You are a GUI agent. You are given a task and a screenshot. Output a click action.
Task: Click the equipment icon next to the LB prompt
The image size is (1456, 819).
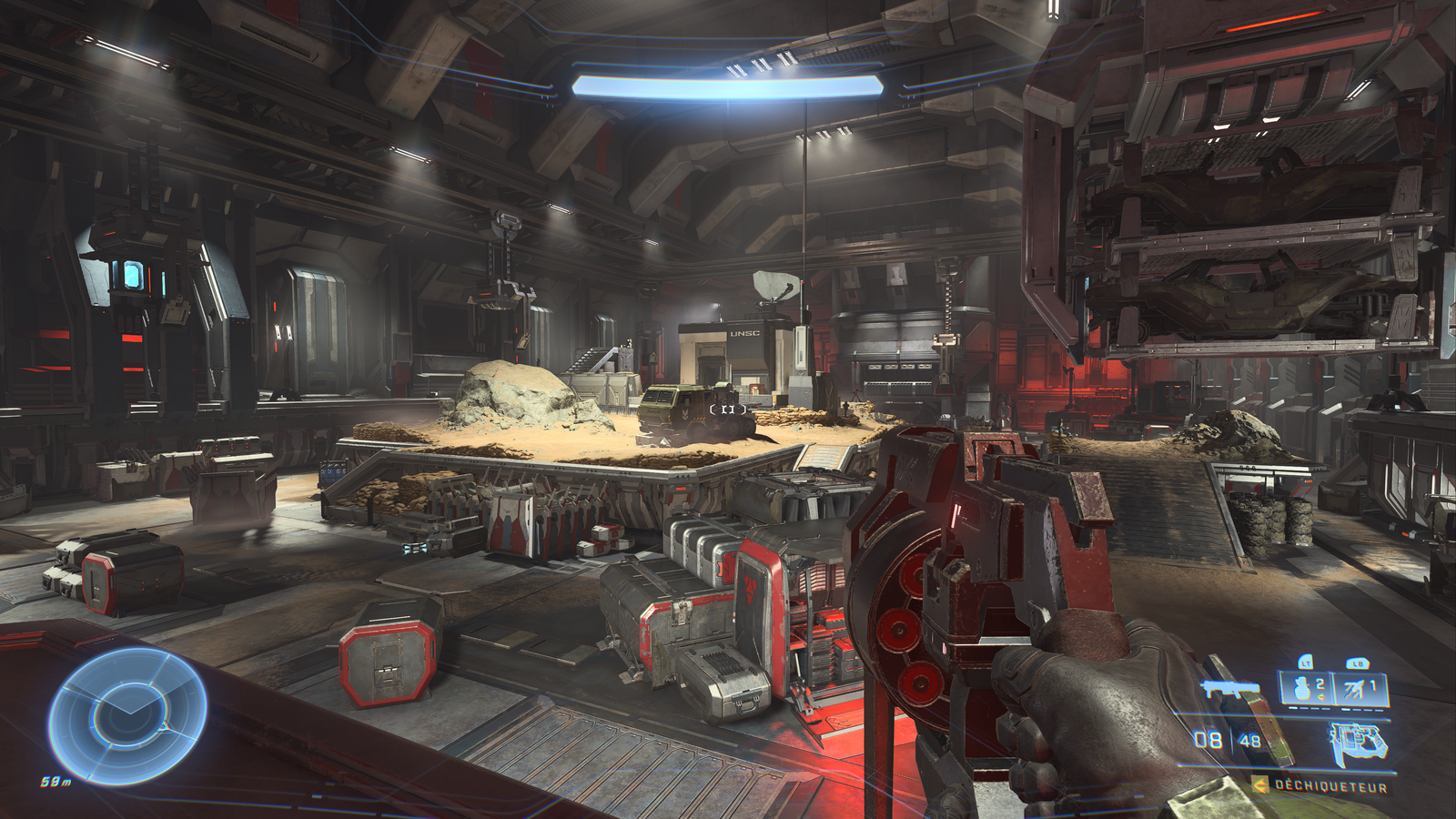click(x=1352, y=689)
